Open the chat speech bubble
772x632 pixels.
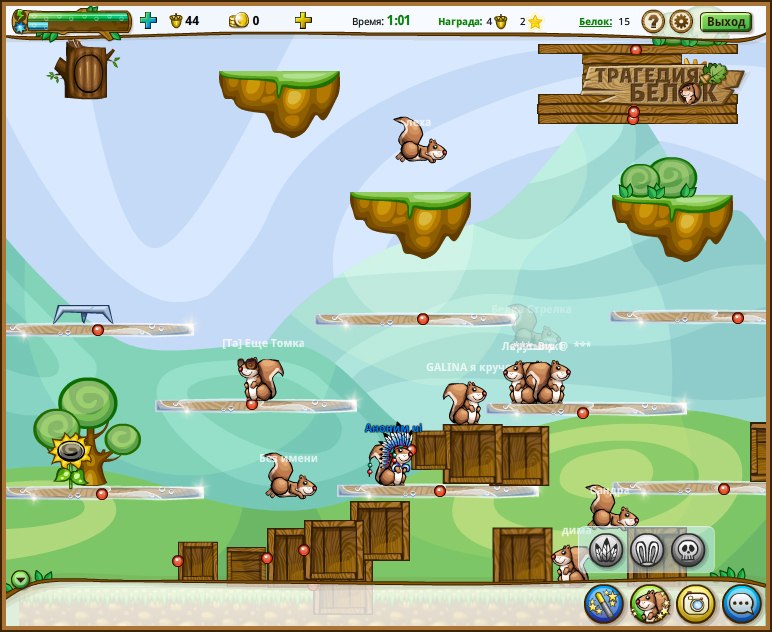click(x=742, y=603)
